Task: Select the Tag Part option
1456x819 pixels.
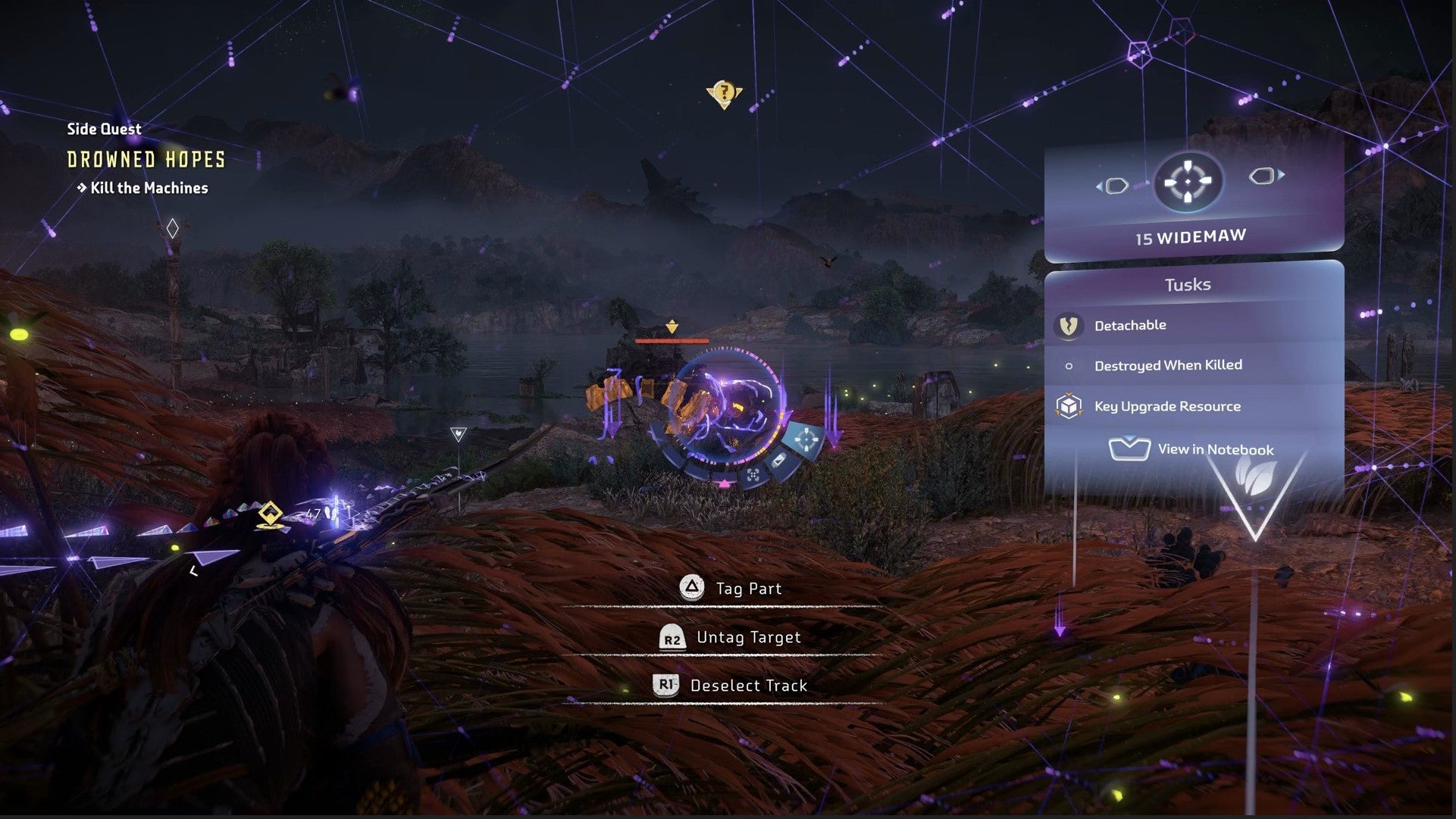Action: [x=731, y=589]
